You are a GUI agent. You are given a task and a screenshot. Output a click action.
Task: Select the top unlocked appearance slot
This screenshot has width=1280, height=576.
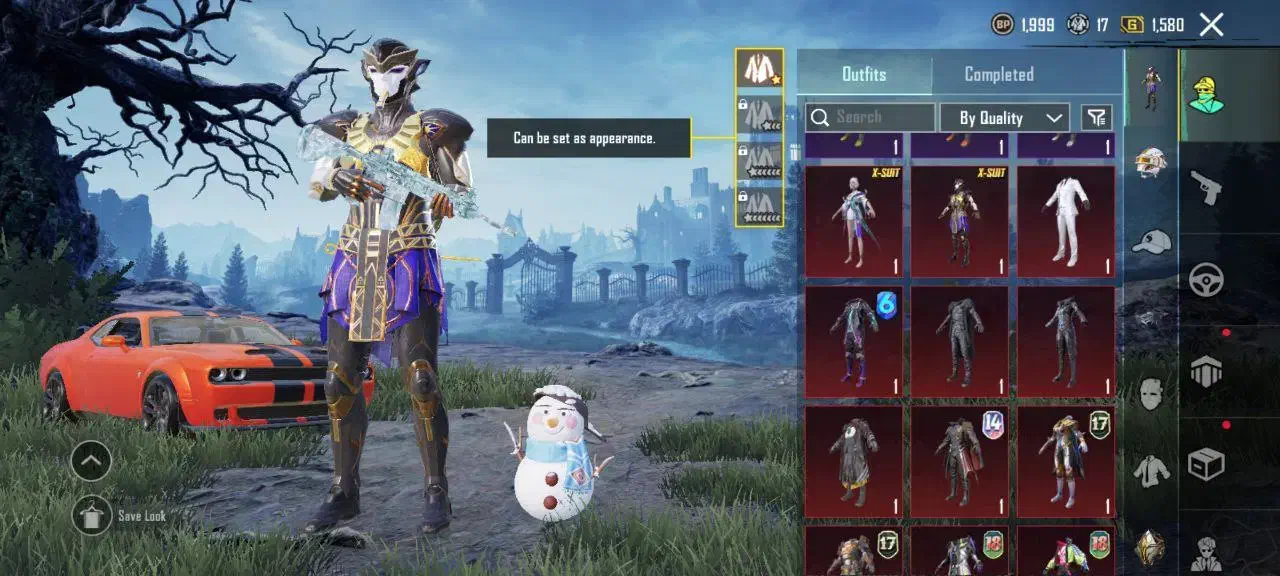tap(759, 69)
